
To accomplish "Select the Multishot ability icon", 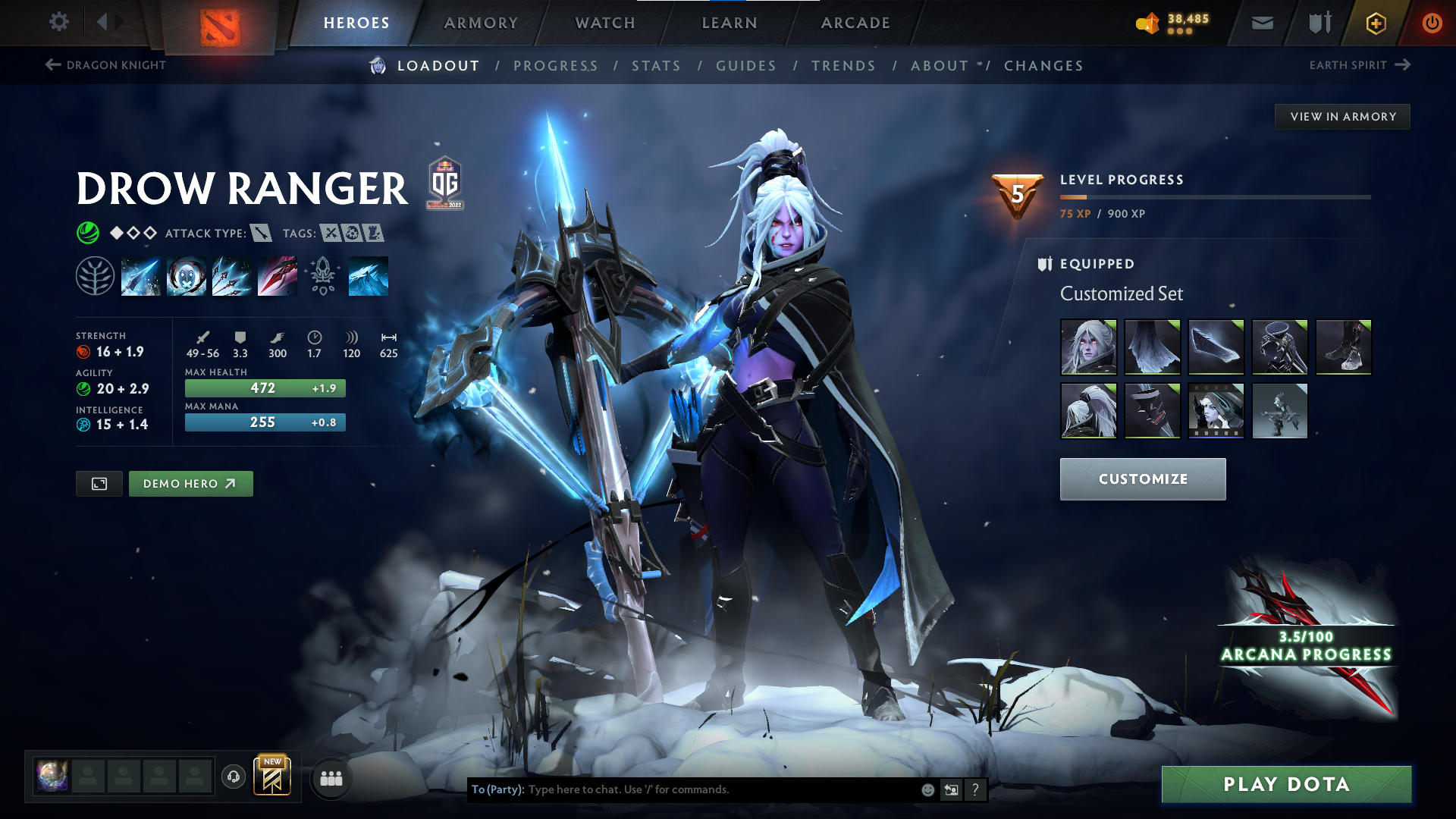I will (x=232, y=275).
